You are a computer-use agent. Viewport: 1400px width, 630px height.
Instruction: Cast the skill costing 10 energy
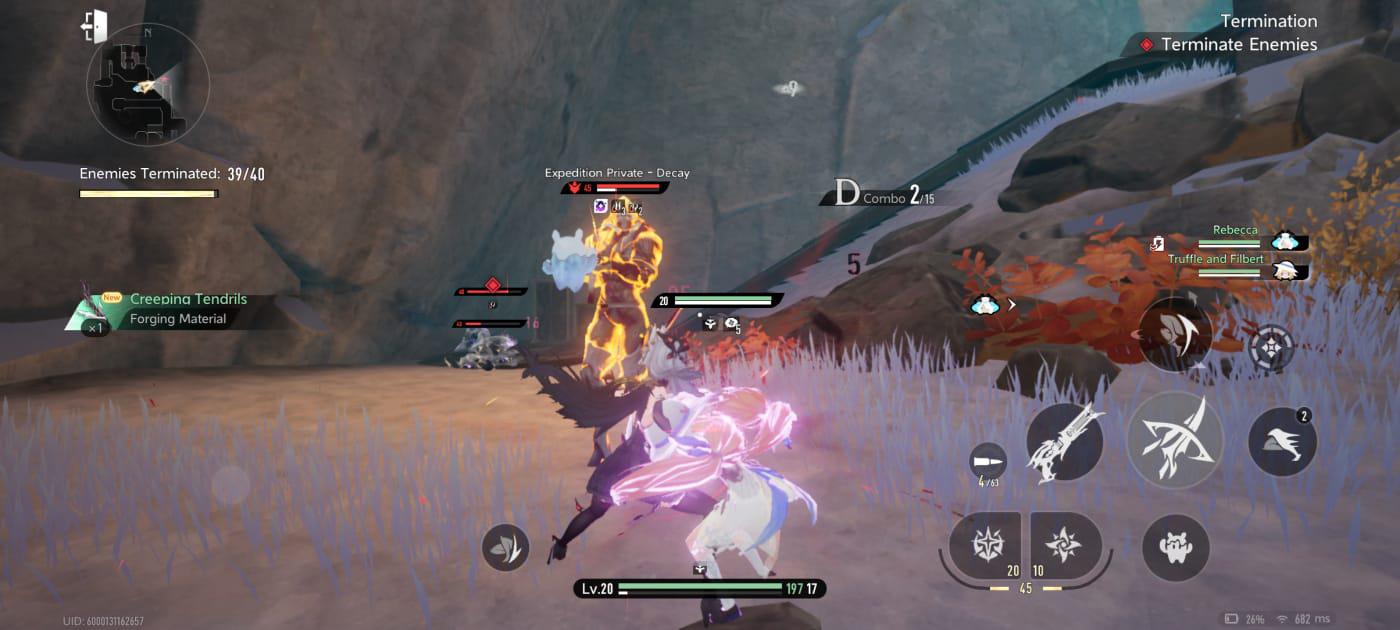[x=1063, y=545]
